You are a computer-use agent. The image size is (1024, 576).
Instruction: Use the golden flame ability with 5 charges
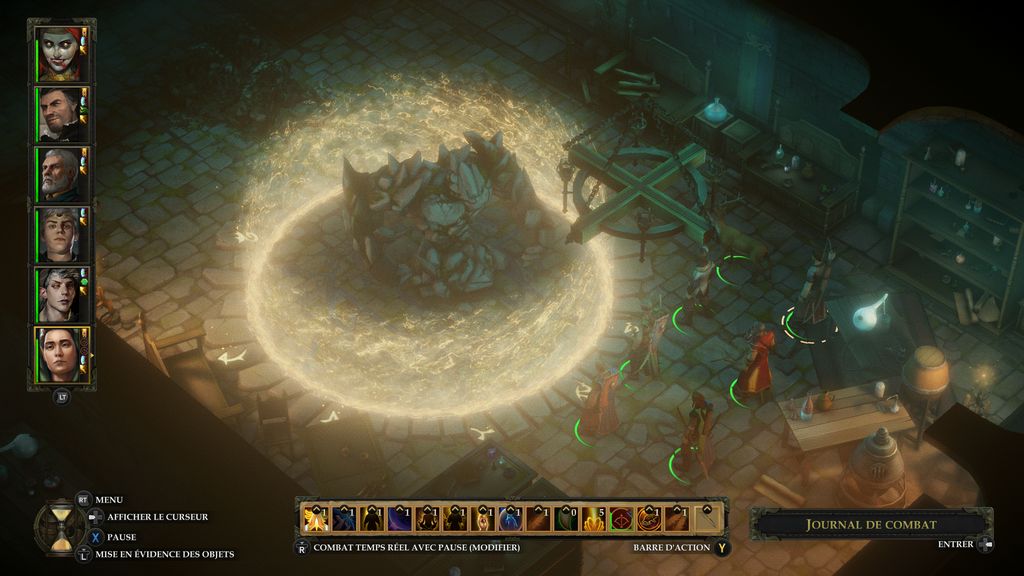(x=595, y=518)
